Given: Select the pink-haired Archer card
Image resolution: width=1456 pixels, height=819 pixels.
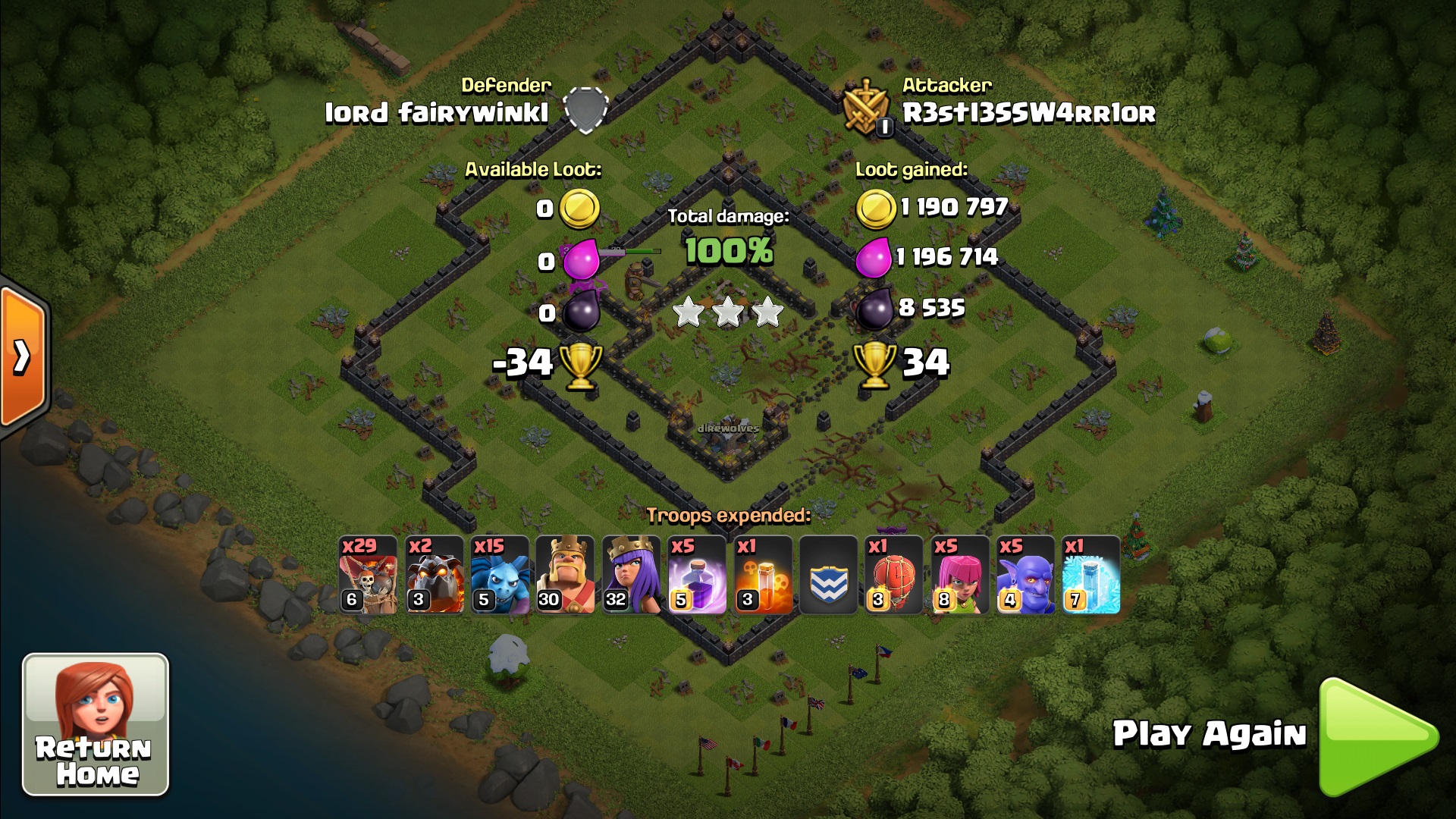Looking at the screenshot, I should (960, 575).
